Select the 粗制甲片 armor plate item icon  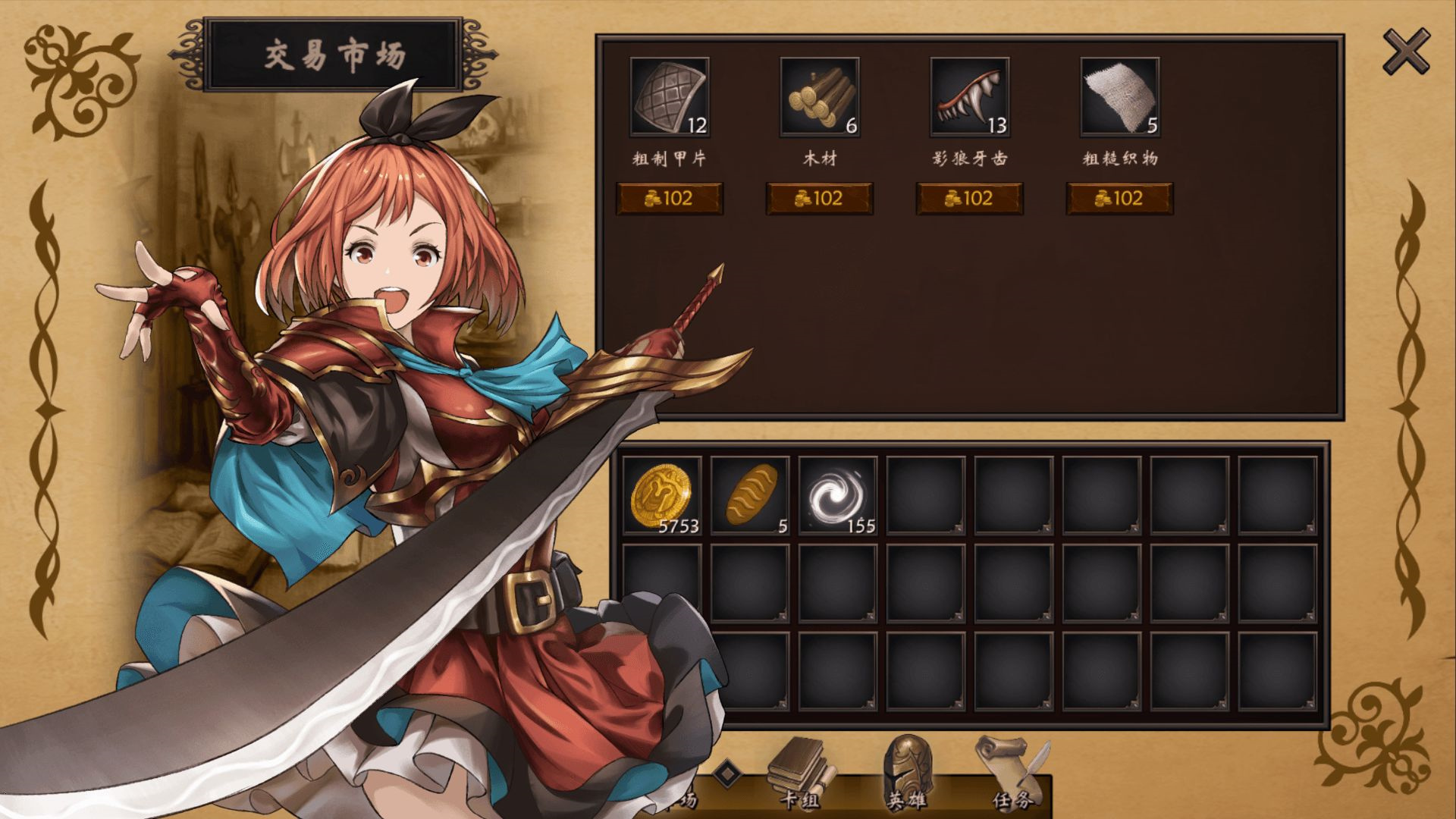(x=668, y=99)
